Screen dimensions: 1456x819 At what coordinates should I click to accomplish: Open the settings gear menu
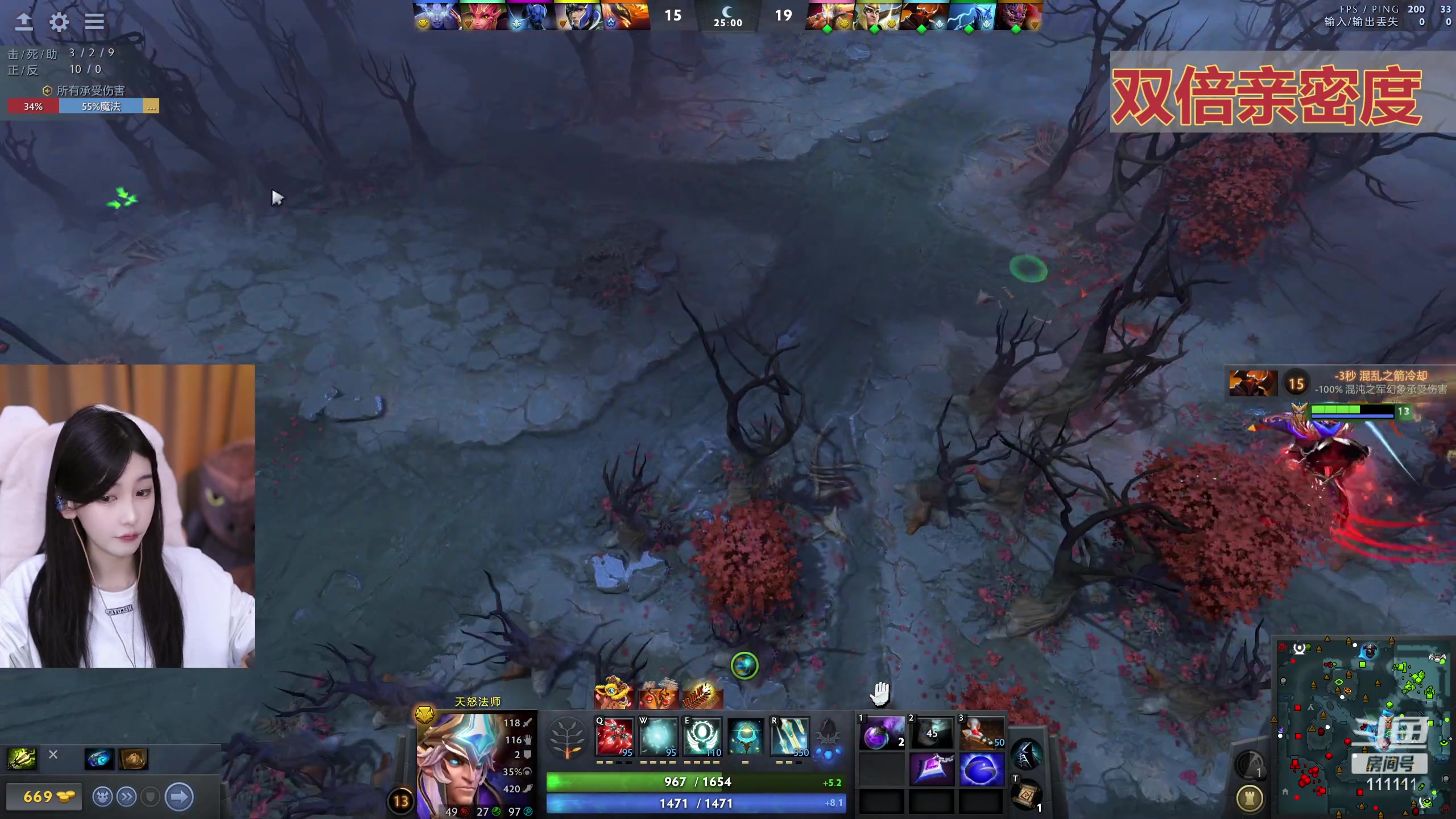[x=59, y=22]
